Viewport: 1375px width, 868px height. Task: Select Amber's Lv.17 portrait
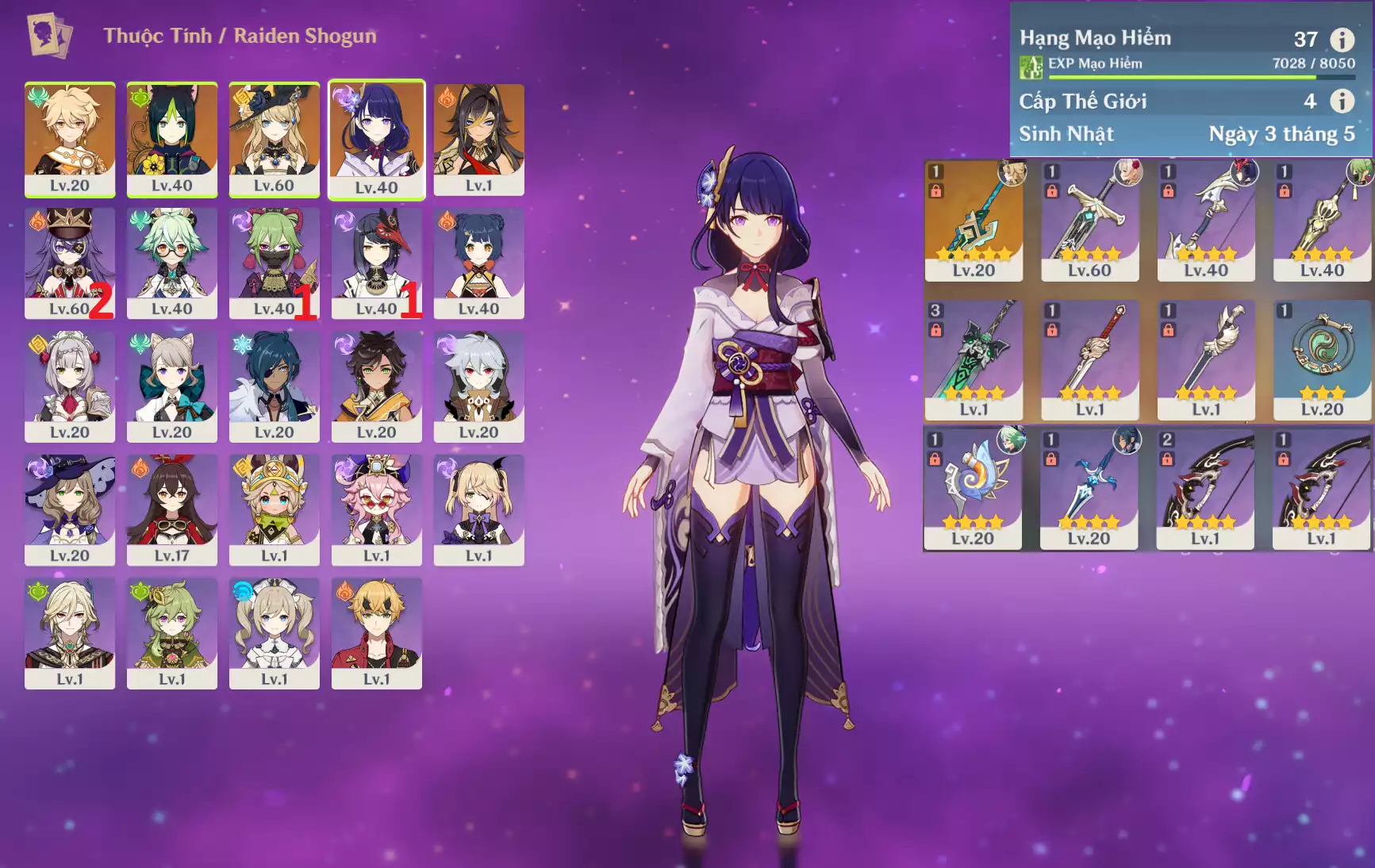[172, 510]
